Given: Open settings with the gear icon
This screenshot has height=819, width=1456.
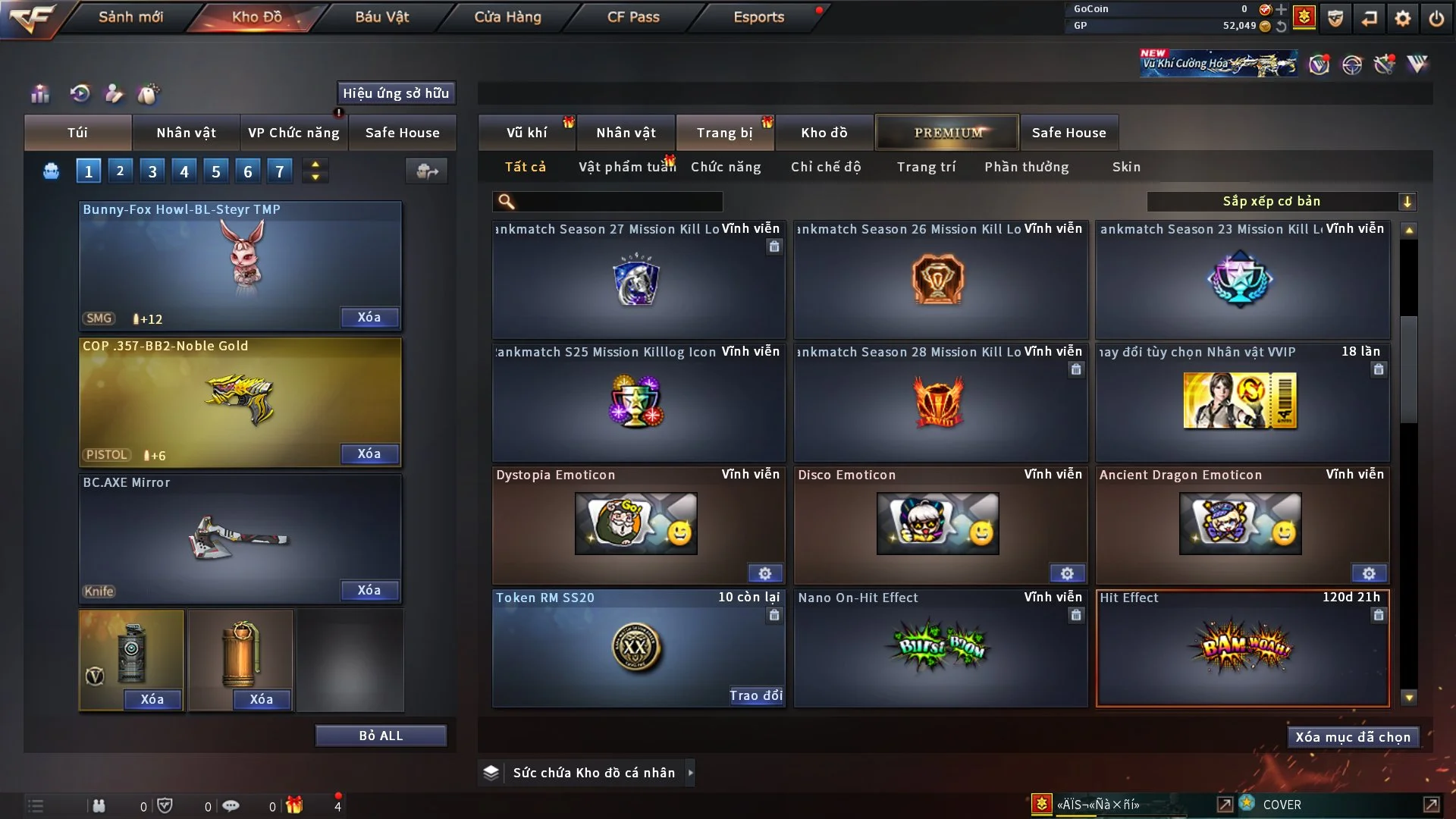Looking at the screenshot, I should pyautogui.click(x=1403, y=18).
